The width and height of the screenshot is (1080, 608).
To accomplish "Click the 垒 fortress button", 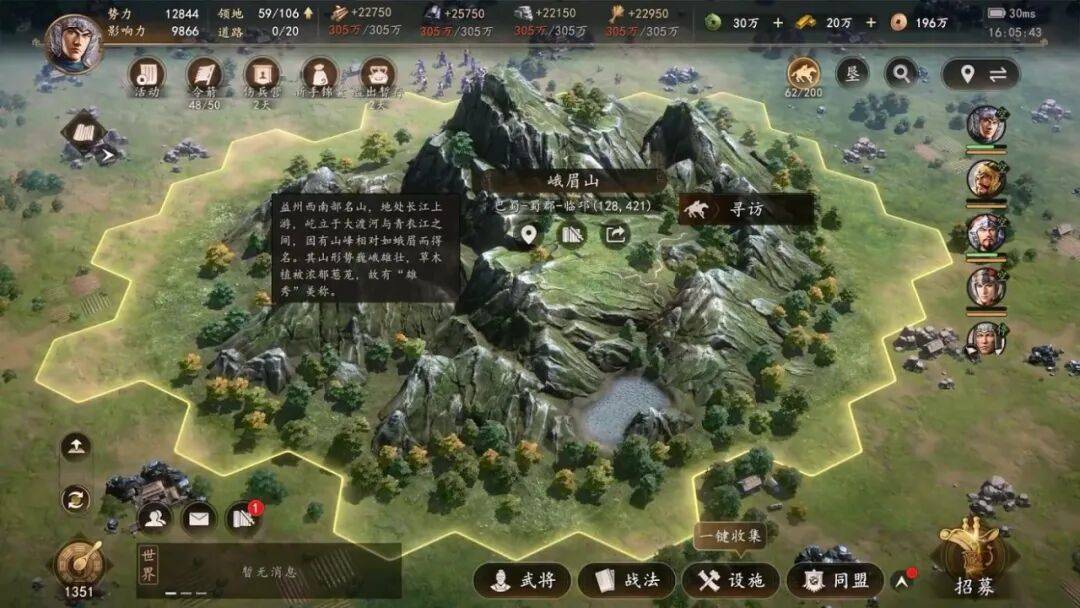I will point(852,72).
